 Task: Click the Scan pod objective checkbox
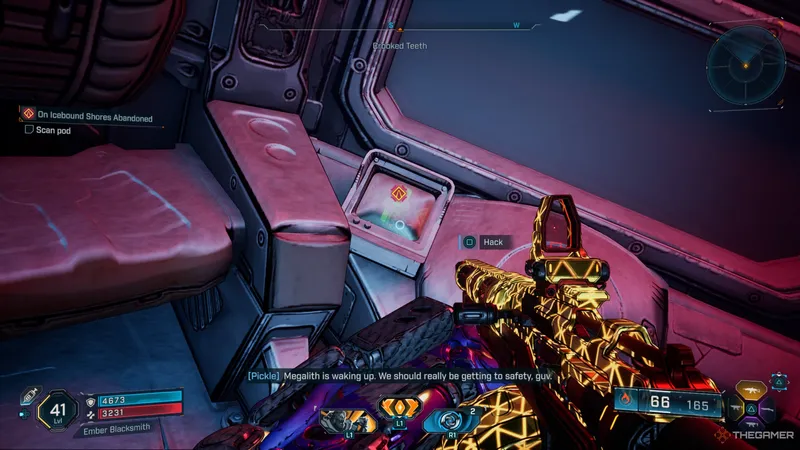[x=29, y=129]
